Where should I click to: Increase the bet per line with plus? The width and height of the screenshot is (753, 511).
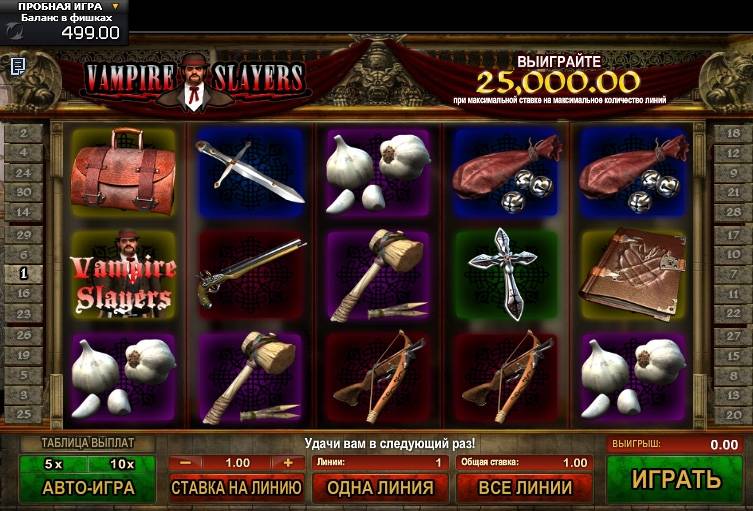[288, 463]
